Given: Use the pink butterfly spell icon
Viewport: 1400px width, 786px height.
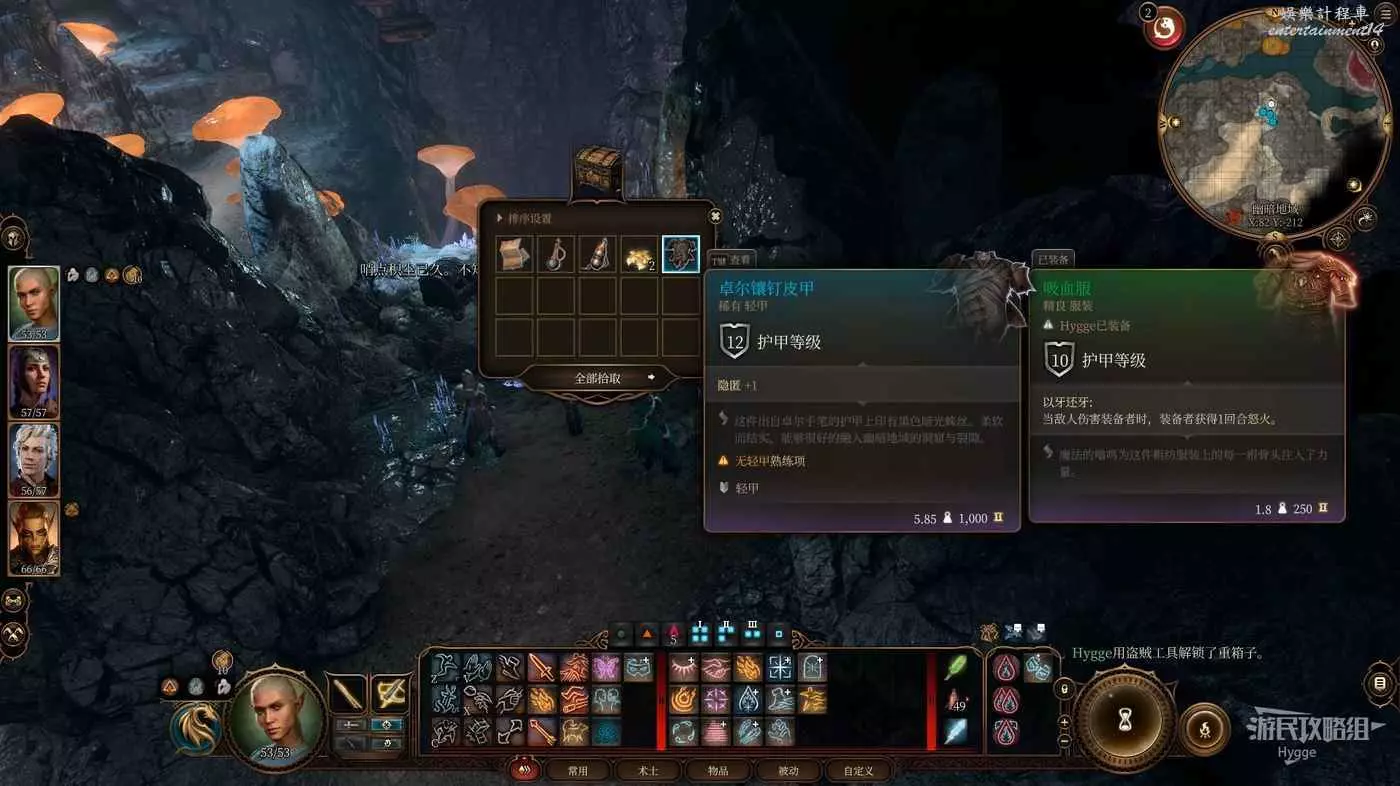Looking at the screenshot, I should (606, 667).
